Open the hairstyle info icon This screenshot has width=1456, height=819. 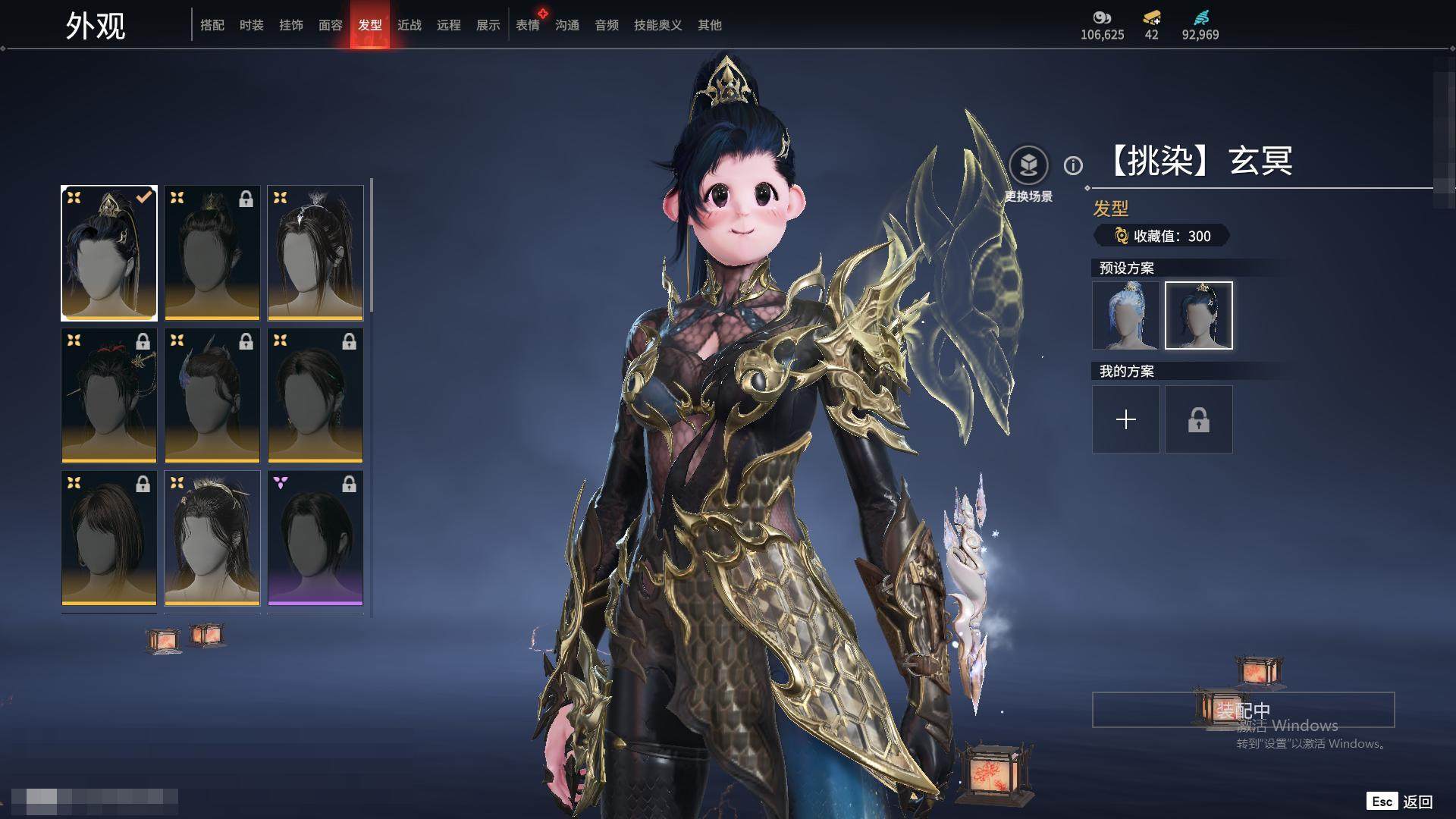pos(1073,165)
